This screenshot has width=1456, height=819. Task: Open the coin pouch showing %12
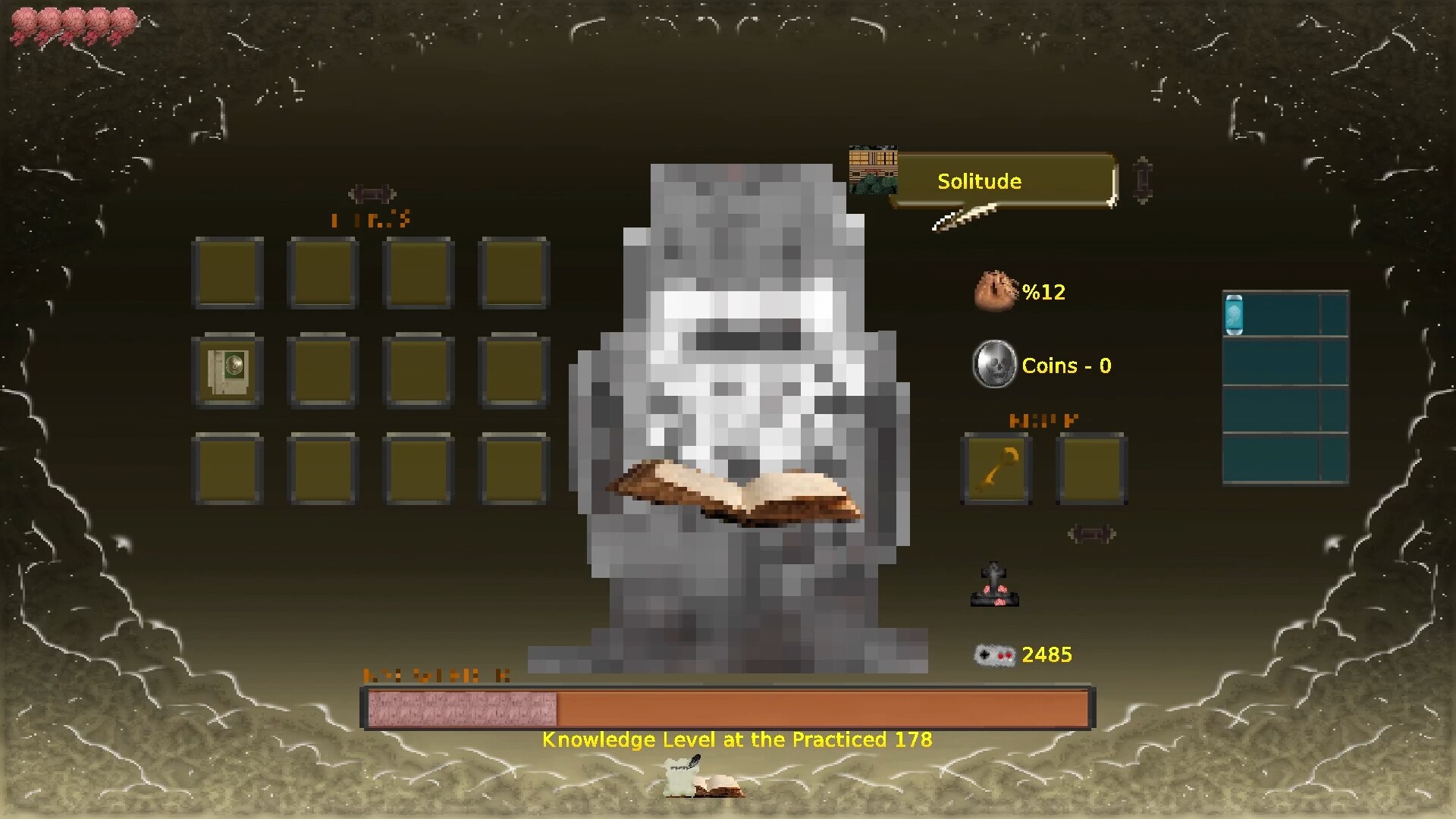pos(994,291)
